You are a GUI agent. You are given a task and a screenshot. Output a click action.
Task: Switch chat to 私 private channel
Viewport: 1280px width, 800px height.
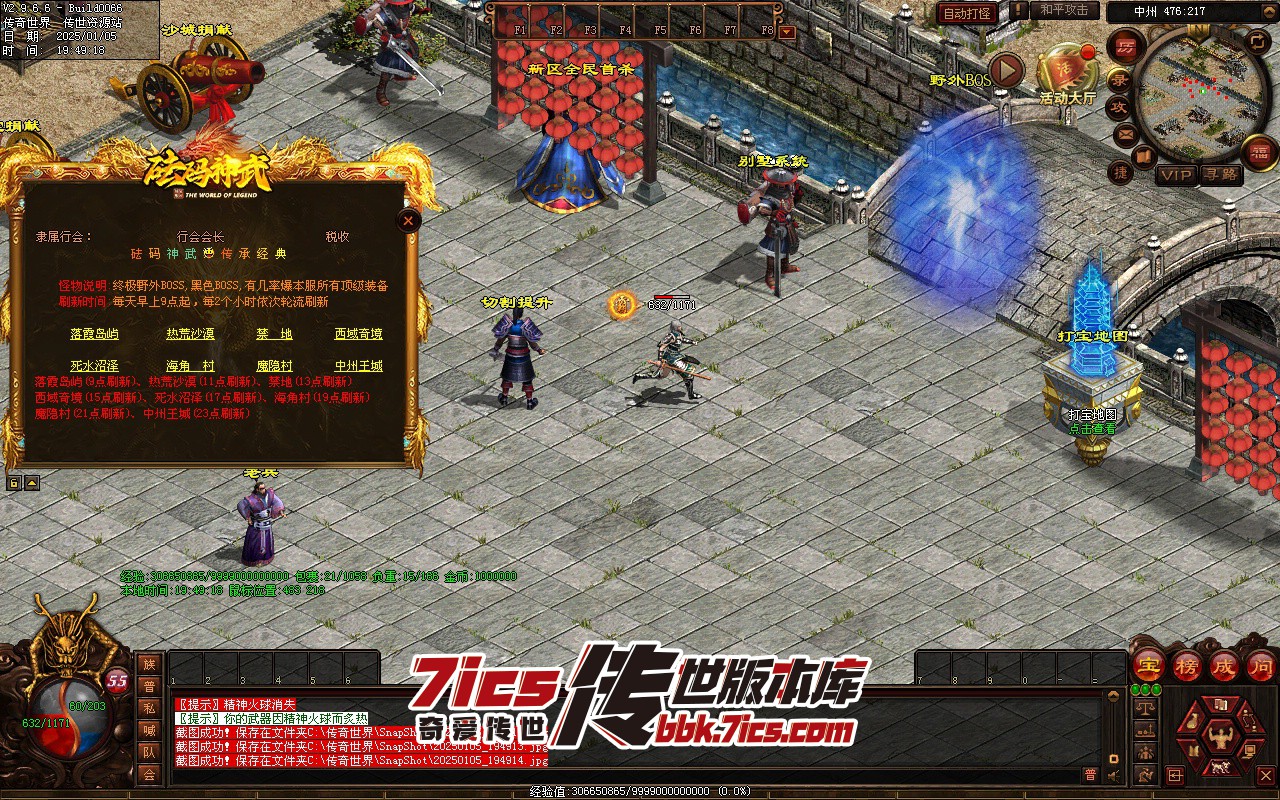[x=149, y=709]
